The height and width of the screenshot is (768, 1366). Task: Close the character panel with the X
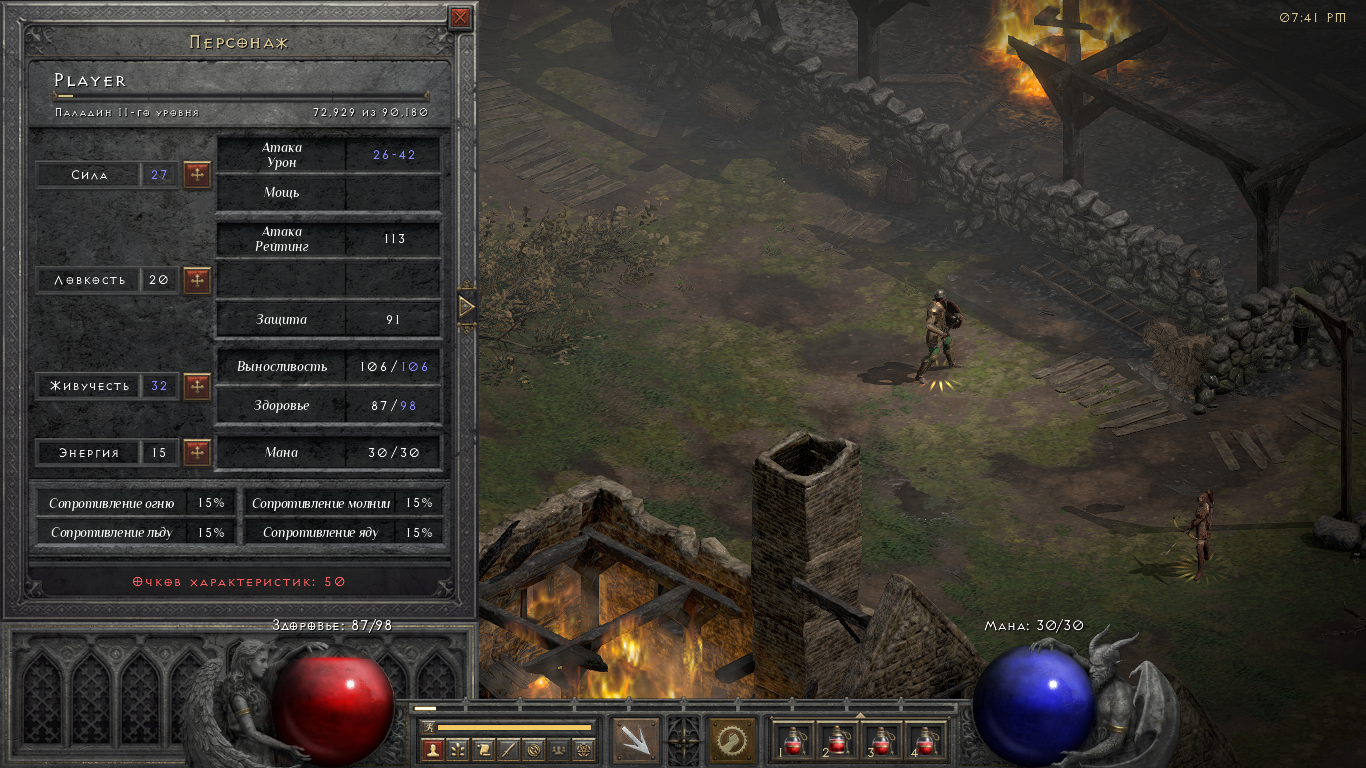click(x=460, y=17)
